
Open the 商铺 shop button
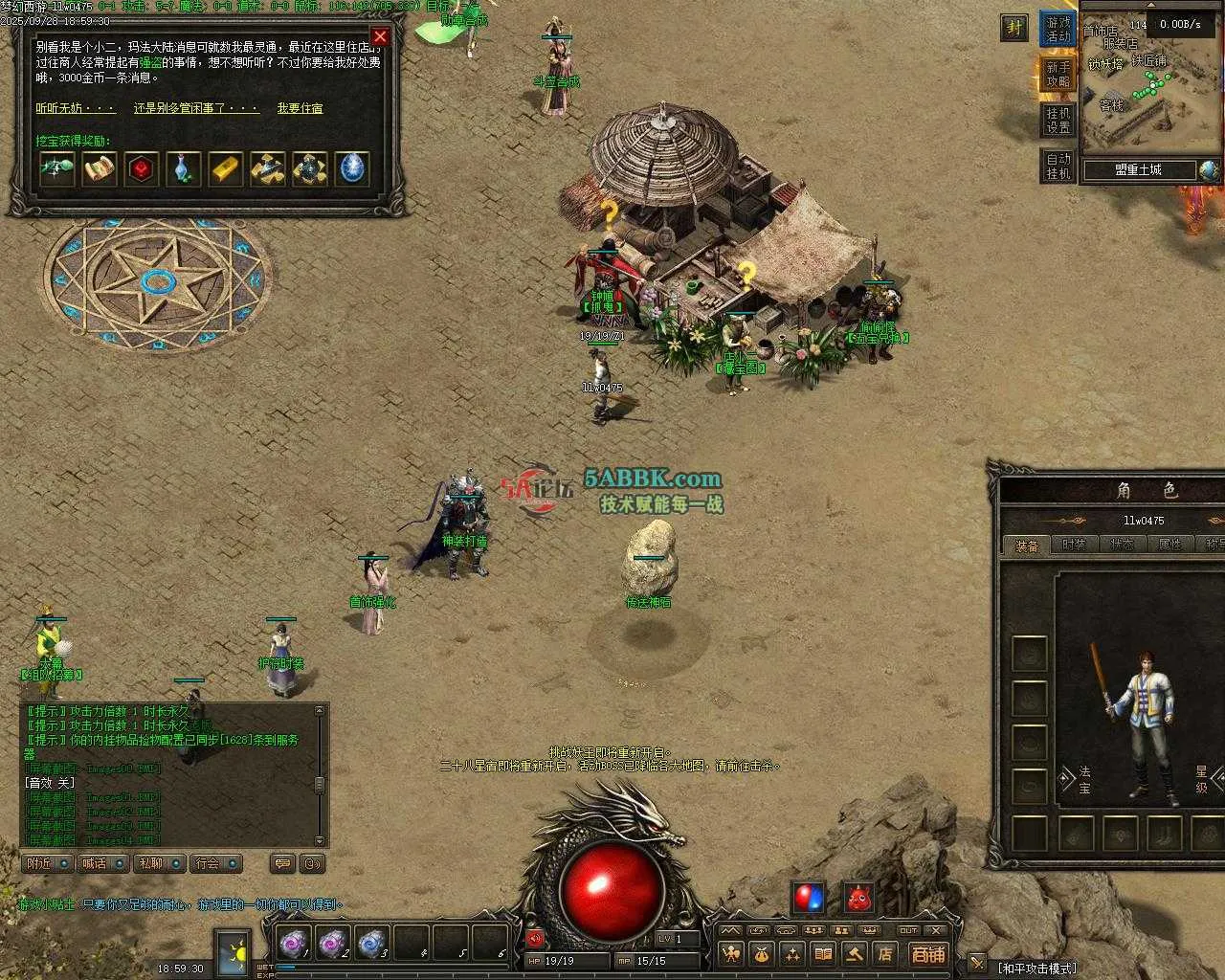pyautogui.click(x=927, y=953)
